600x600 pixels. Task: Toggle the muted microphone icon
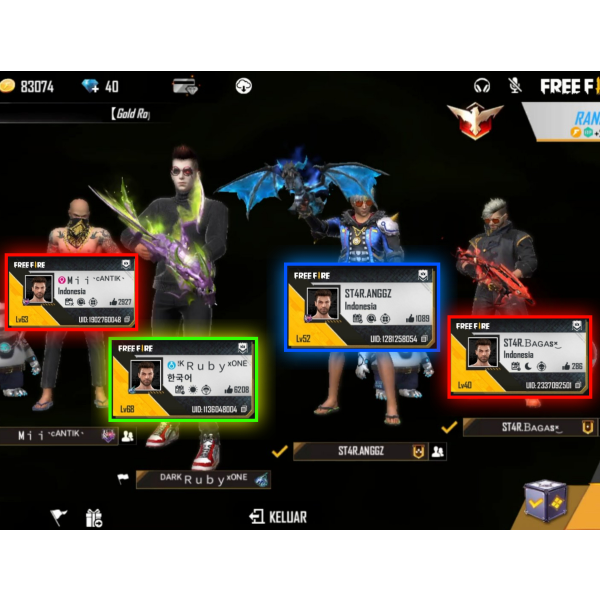[x=515, y=86]
